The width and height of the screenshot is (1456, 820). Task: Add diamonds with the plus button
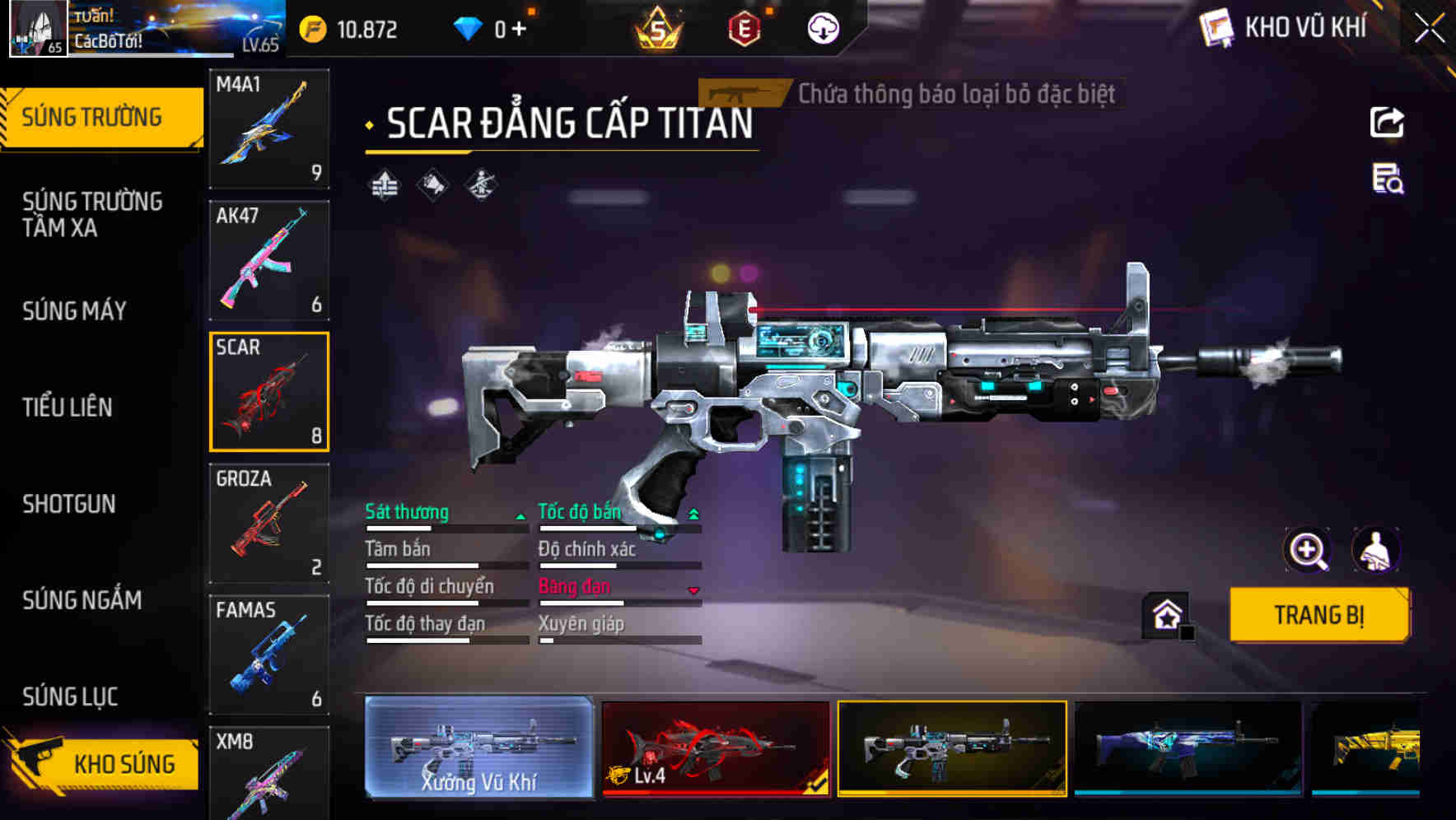(x=519, y=30)
